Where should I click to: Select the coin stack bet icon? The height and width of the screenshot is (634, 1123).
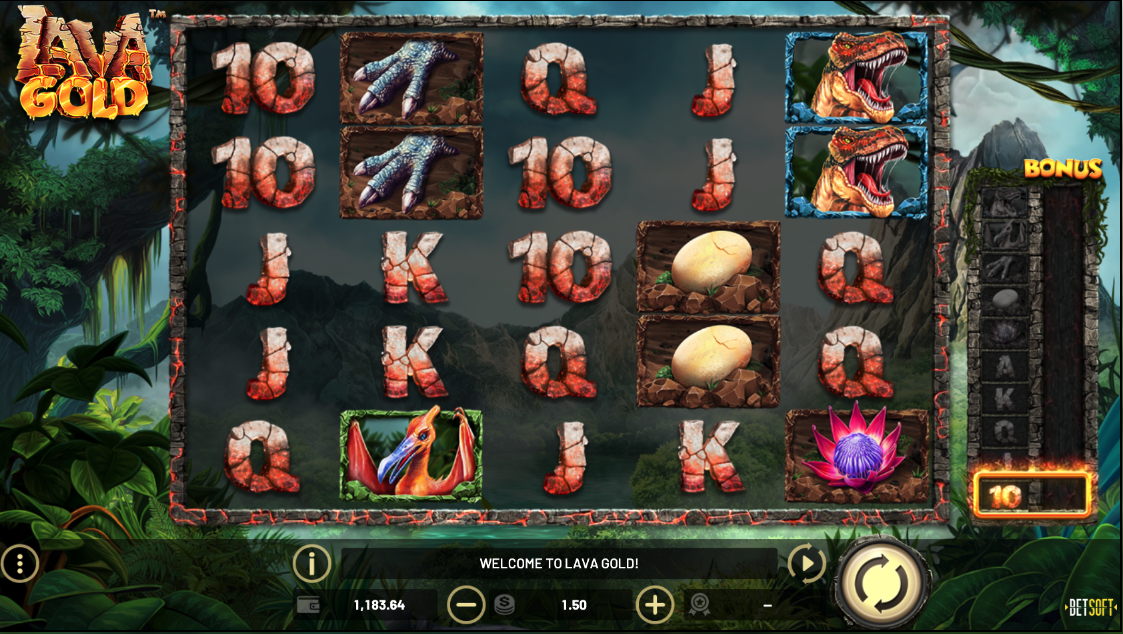click(505, 605)
